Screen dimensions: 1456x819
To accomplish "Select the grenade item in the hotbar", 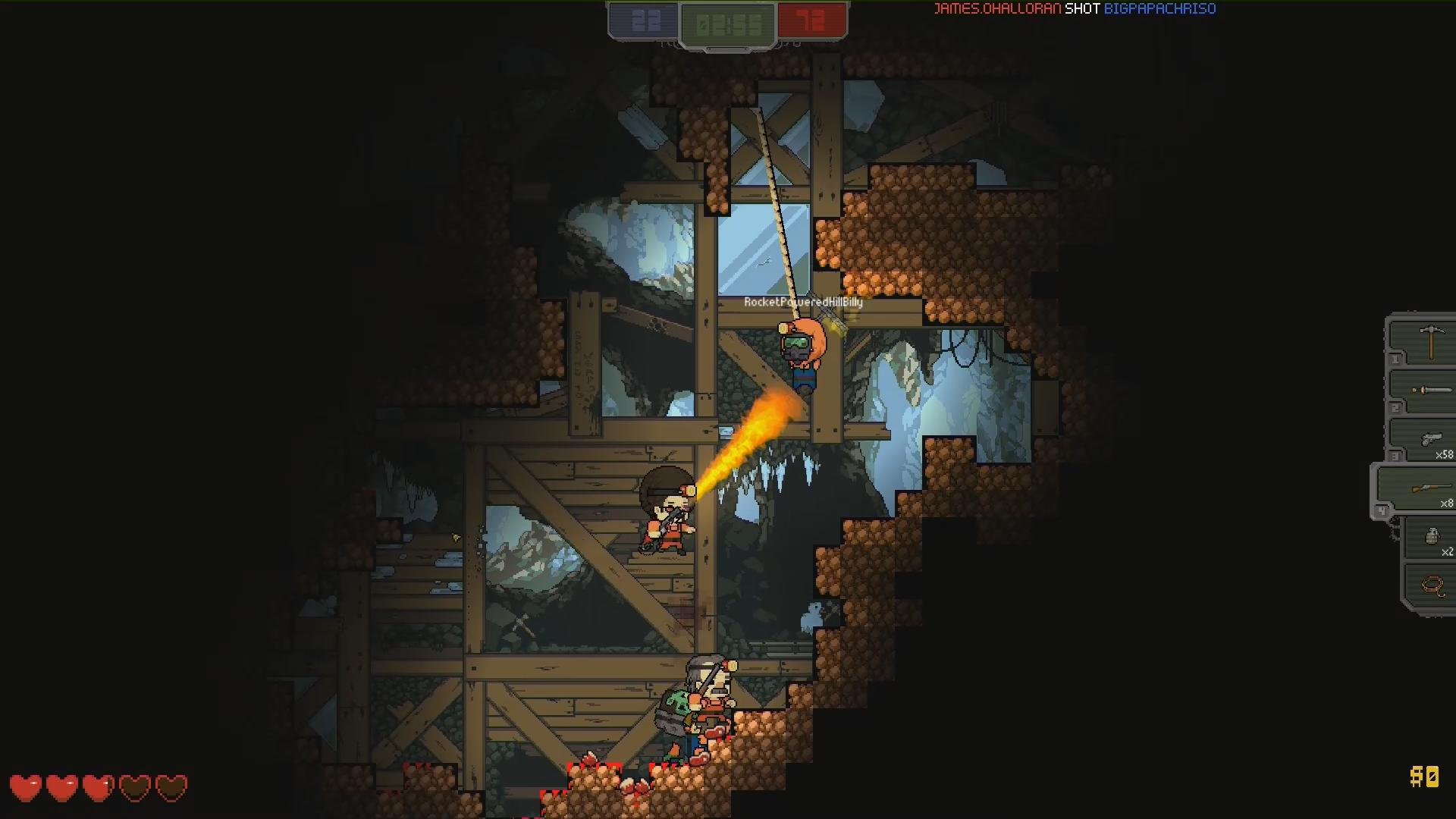I will pos(1432,535).
